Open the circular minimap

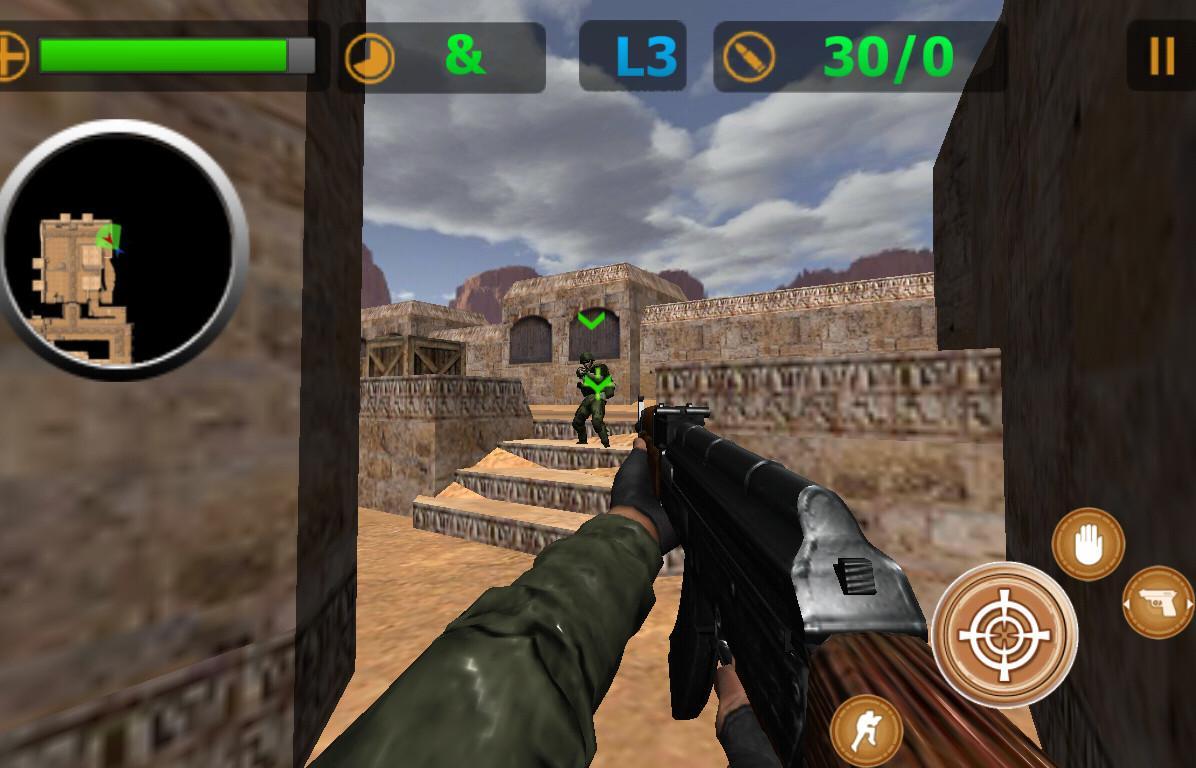point(122,249)
